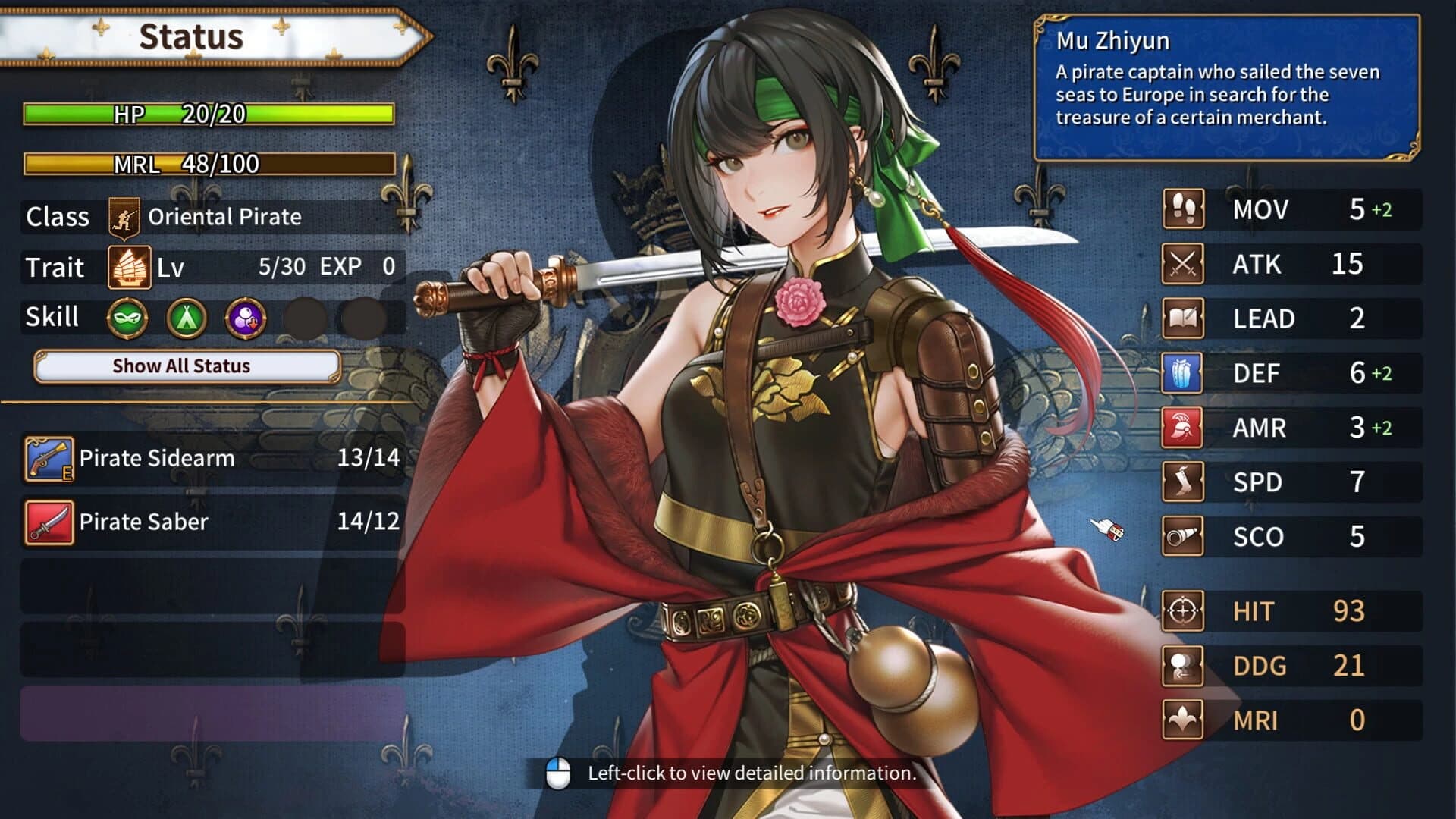The width and height of the screenshot is (1456, 819).
Task: Click the DEF crystal shield icon
Action: point(1181,374)
